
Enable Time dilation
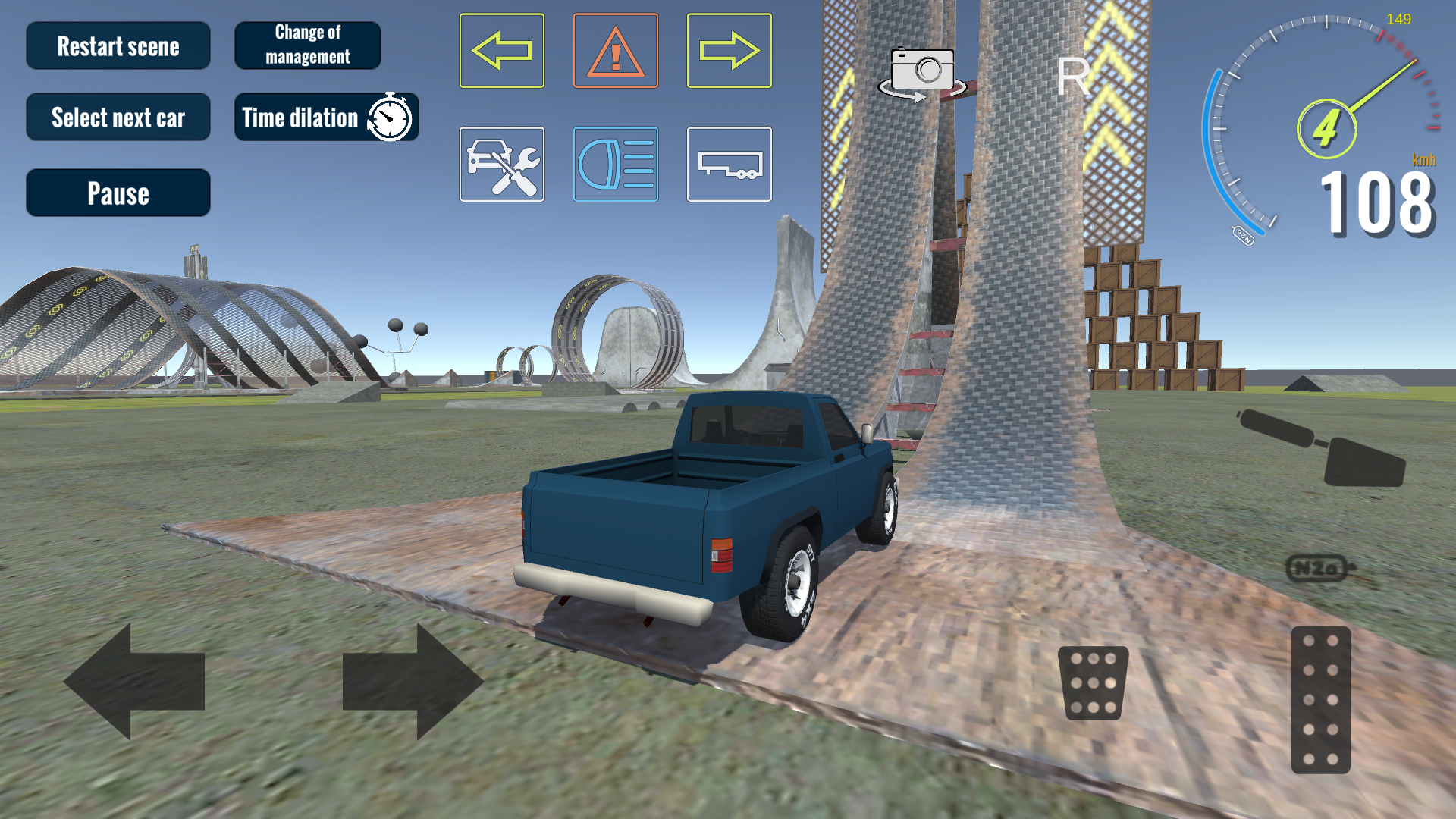pos(326,118)
